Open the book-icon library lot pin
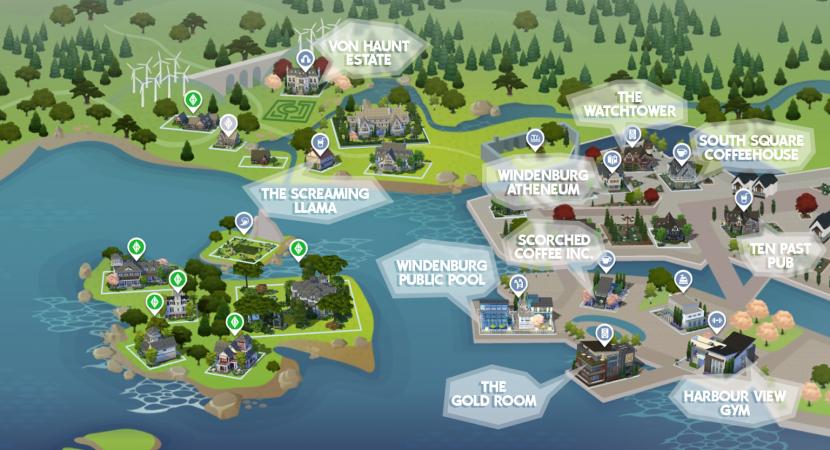830x450 pixels. click(x=613, y=158)
